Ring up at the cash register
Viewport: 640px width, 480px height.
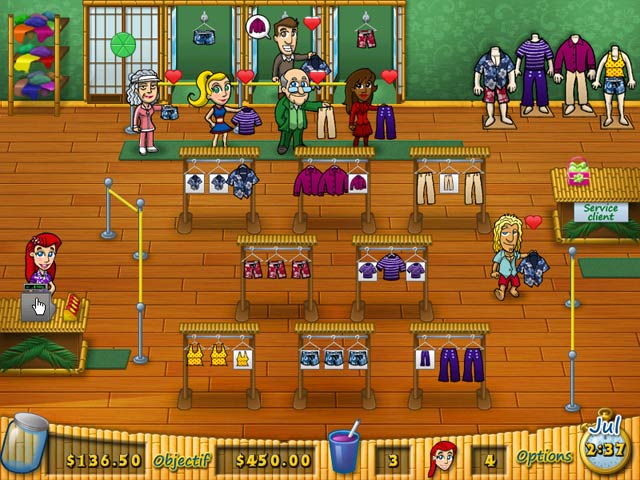[x=37, y=304]
